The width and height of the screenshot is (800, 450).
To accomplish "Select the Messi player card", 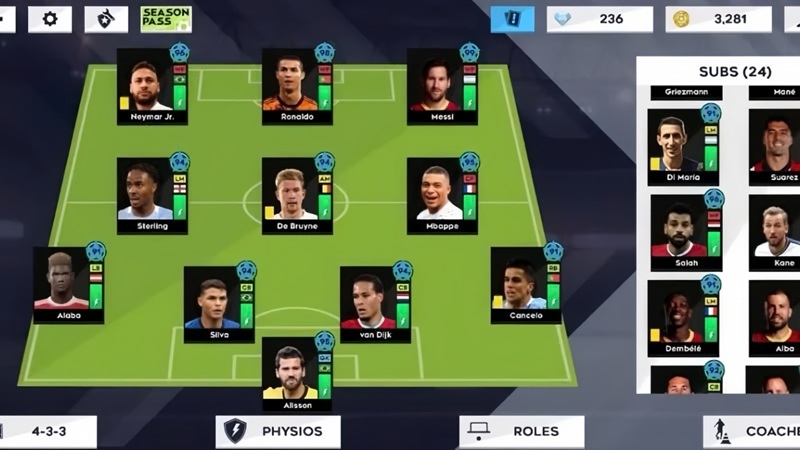I will pos(442,86).
